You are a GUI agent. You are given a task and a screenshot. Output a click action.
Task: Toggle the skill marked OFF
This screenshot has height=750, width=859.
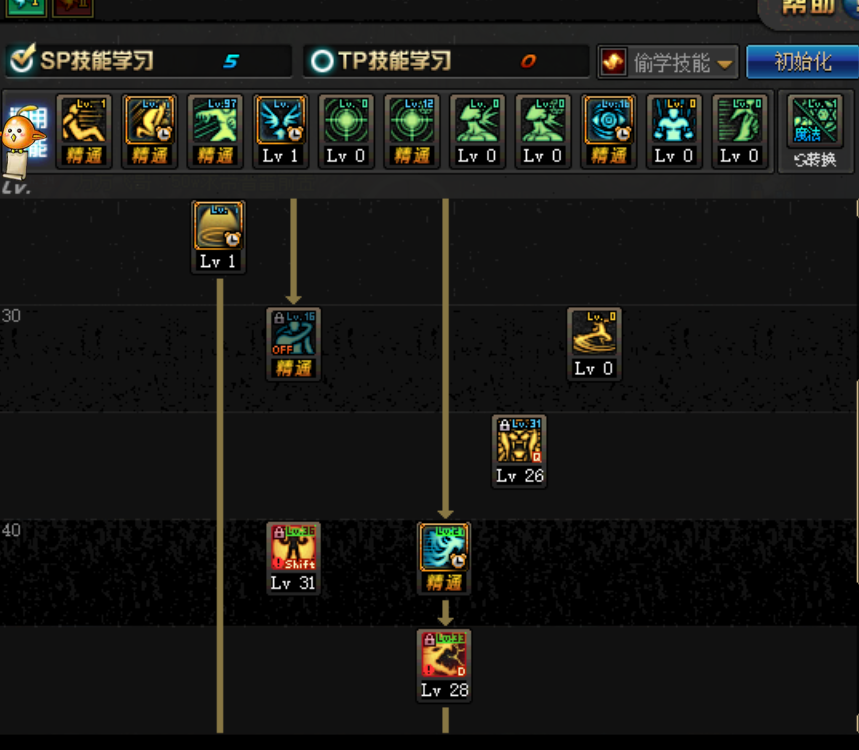293,334
